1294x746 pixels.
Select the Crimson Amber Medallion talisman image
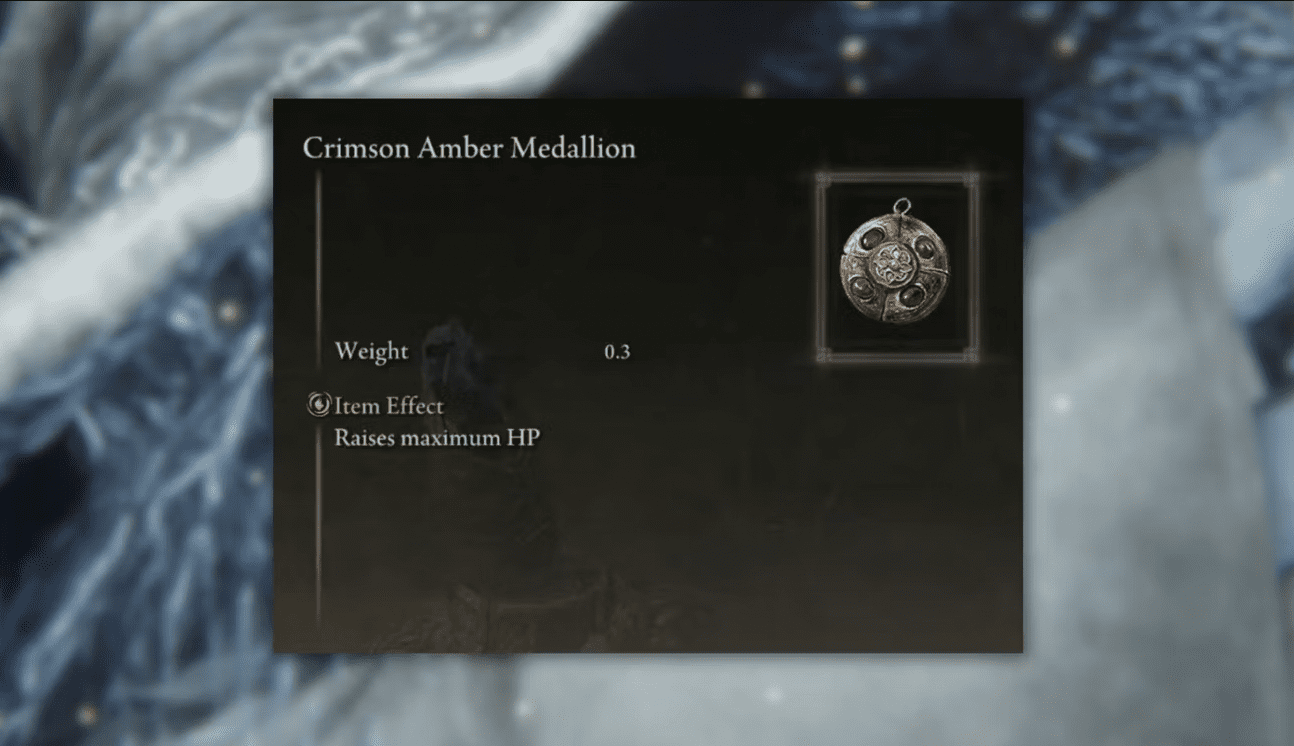click(x=891, y=265)
